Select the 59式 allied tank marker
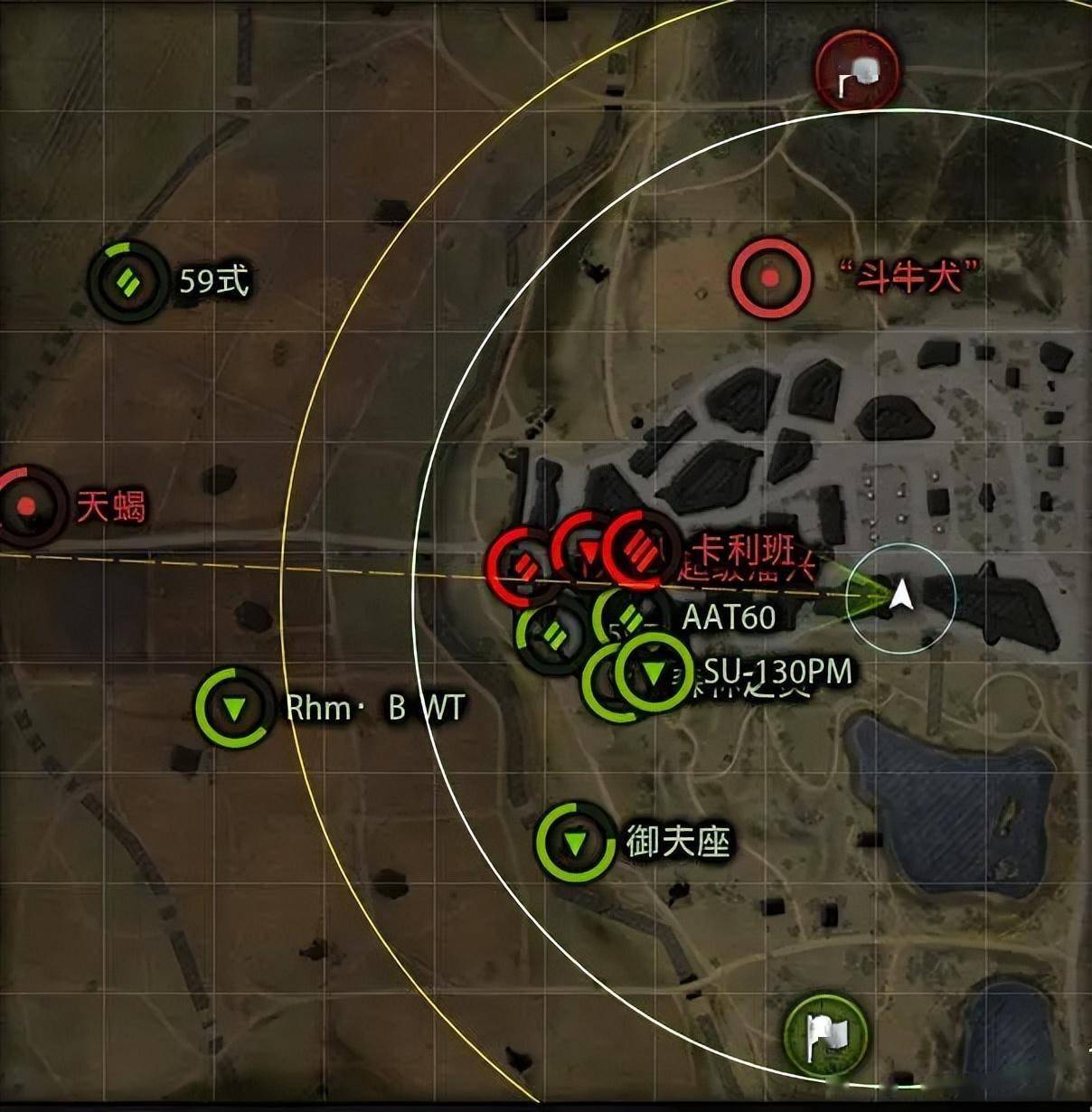This screenshot has width=1092, height=1112. (x=127, y=281)
